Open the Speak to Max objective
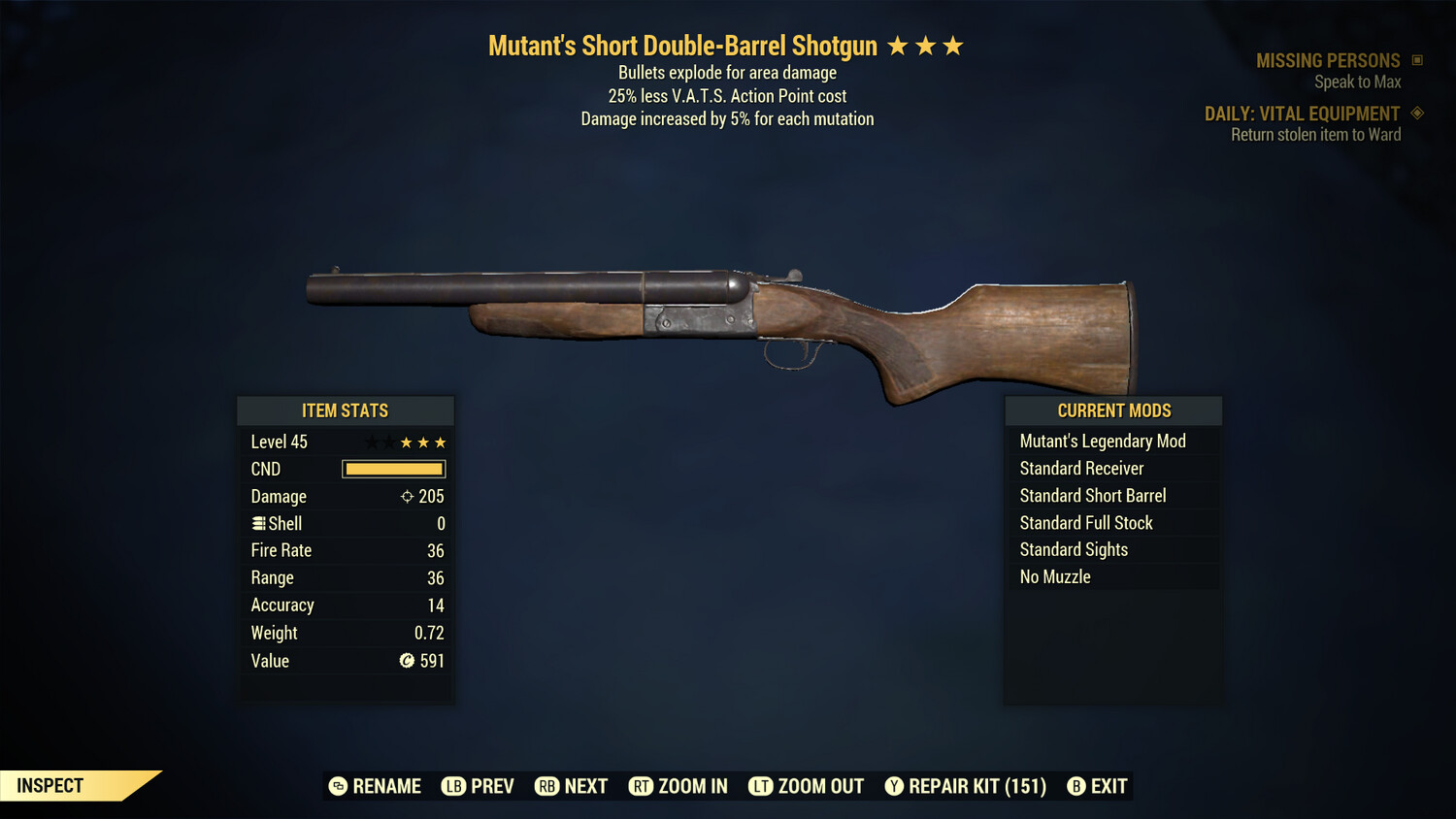 (1357, 82)
